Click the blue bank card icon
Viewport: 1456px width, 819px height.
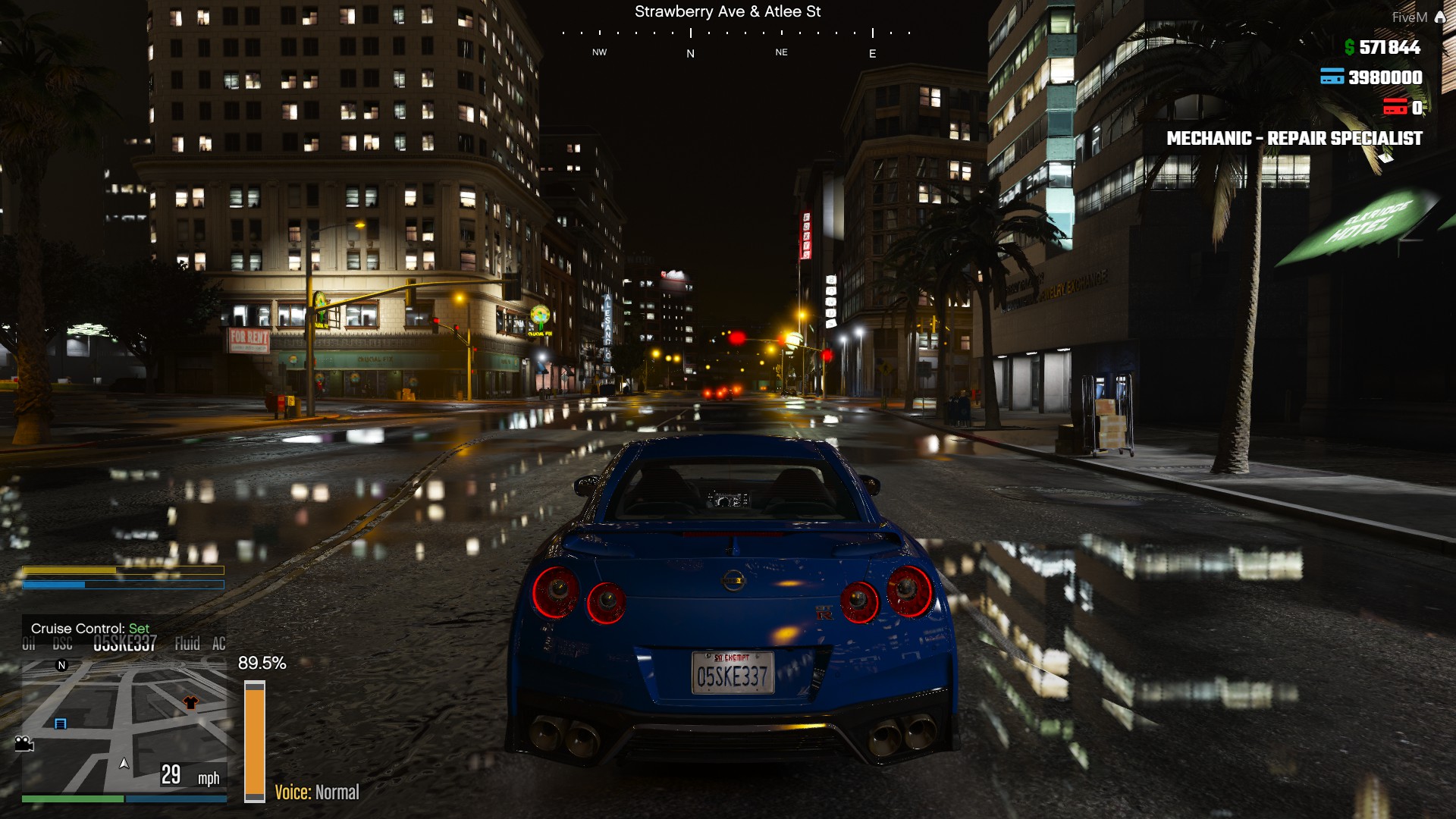(1332, 77)
